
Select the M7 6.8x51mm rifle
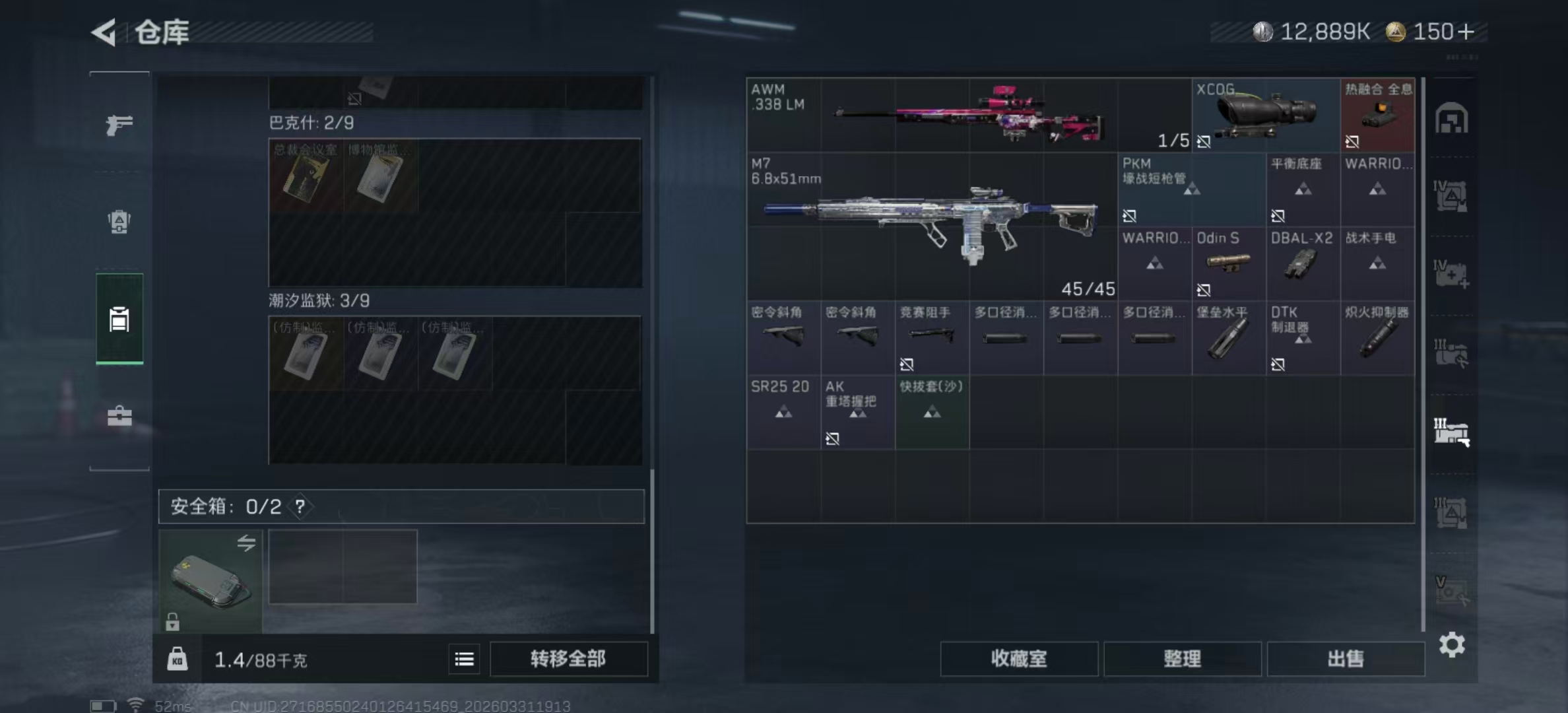point(931,224)
